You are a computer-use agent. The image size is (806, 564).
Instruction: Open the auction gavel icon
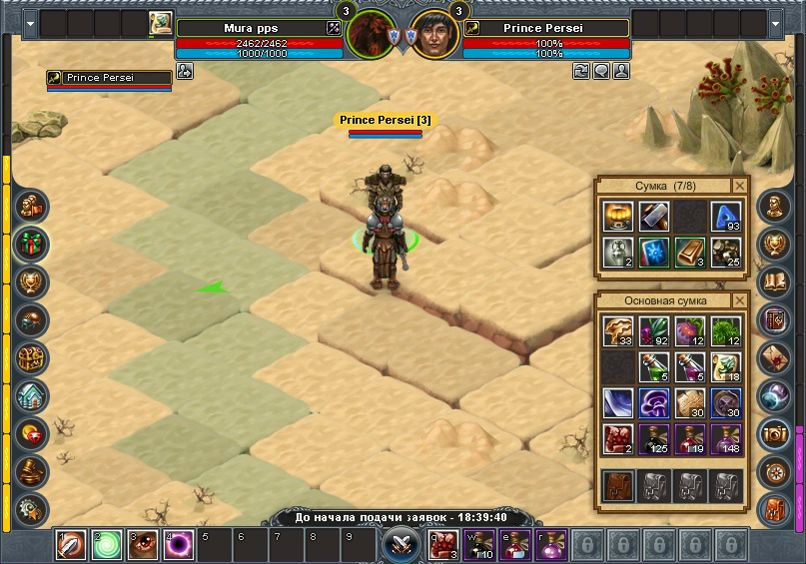[x=32, y=471]
